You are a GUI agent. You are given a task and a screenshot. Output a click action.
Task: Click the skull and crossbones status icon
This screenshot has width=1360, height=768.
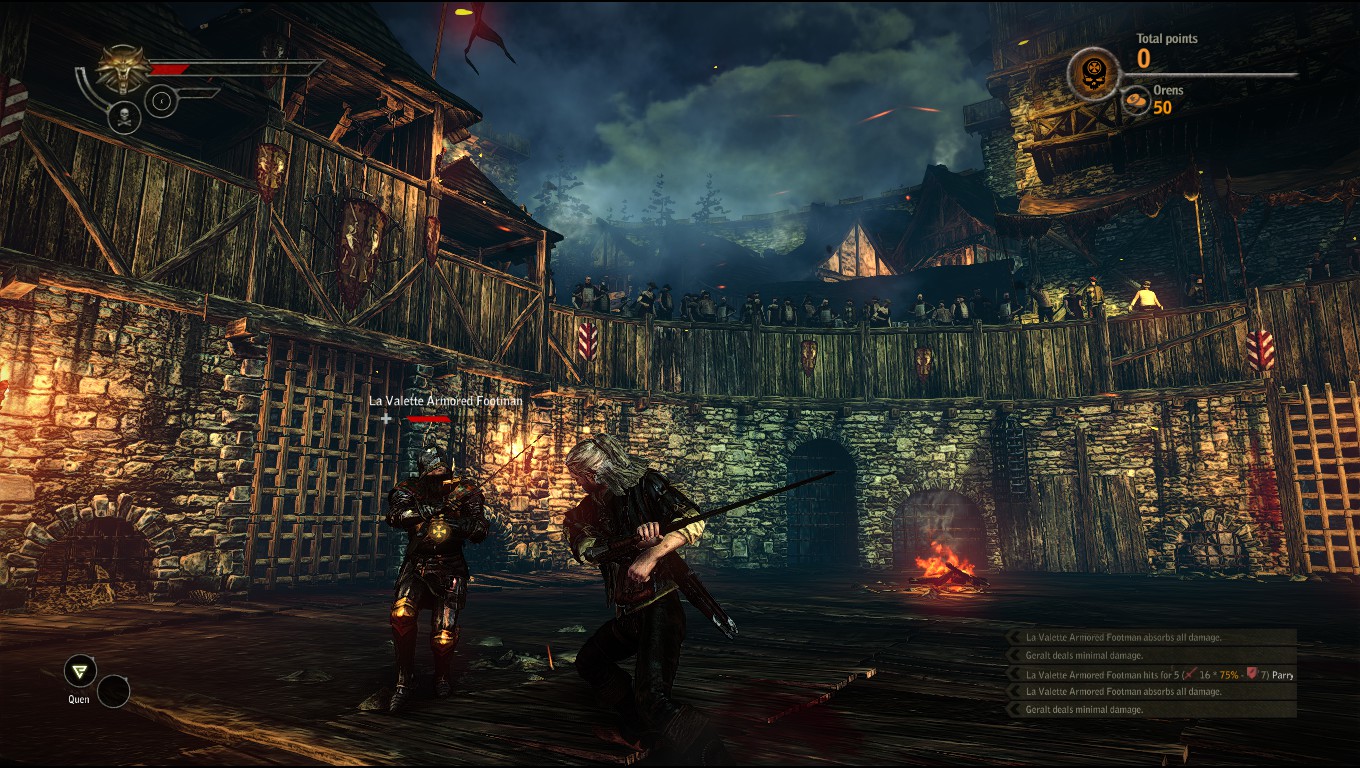coord(123,117)
